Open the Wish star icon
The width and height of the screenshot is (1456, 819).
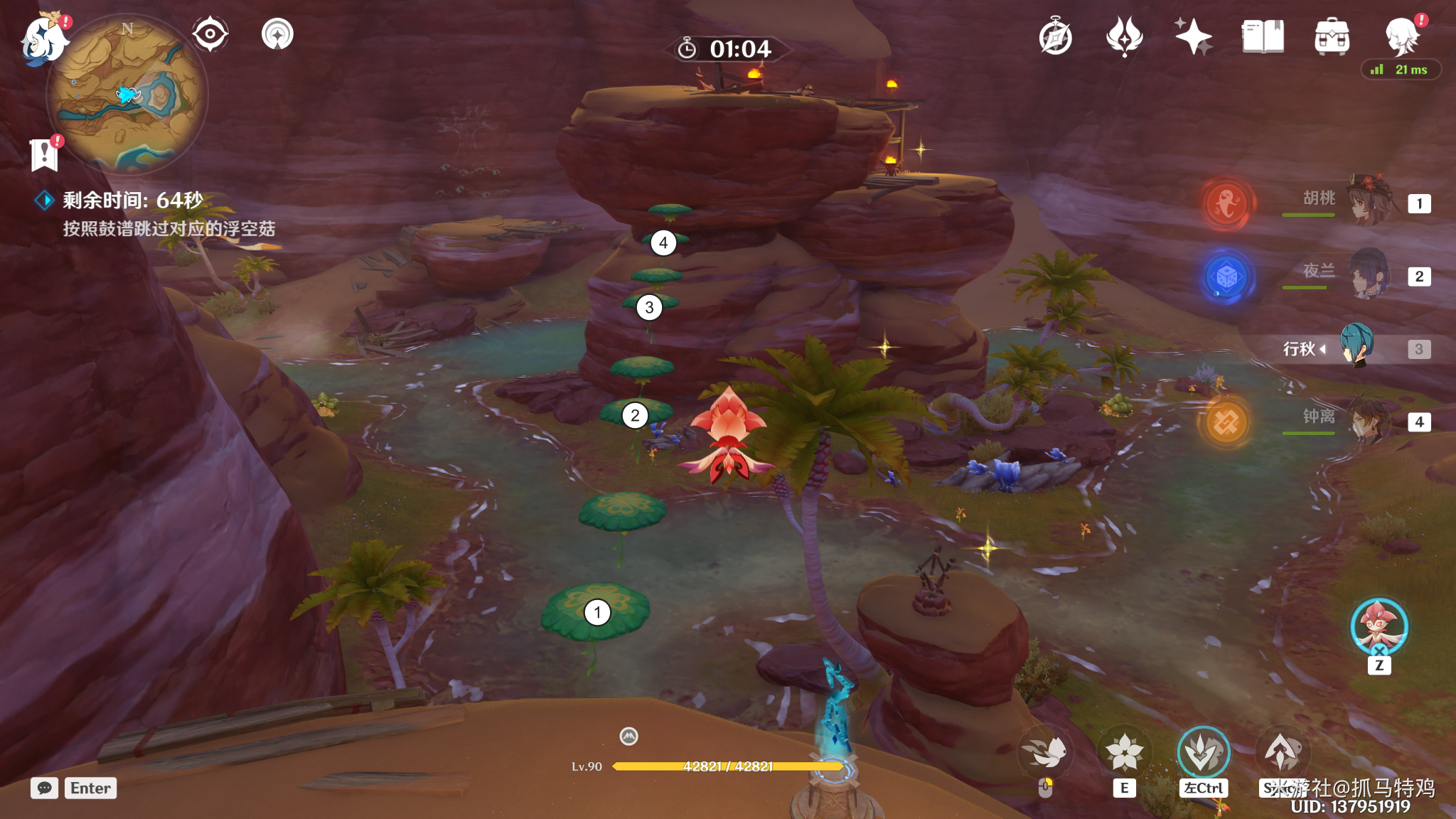(x=1193, y=37)
